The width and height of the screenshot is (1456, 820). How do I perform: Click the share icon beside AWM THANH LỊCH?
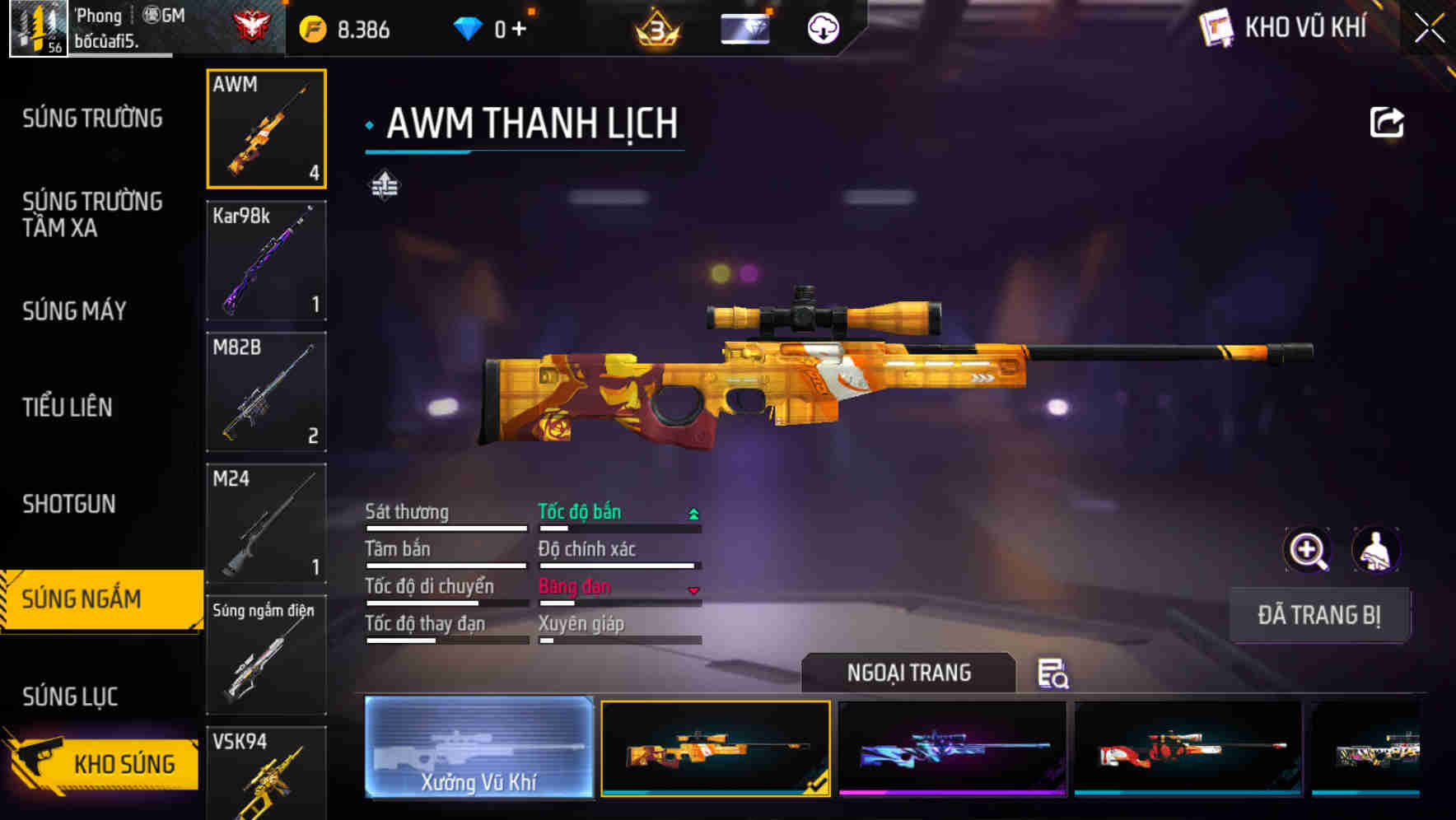[1388, 122]
